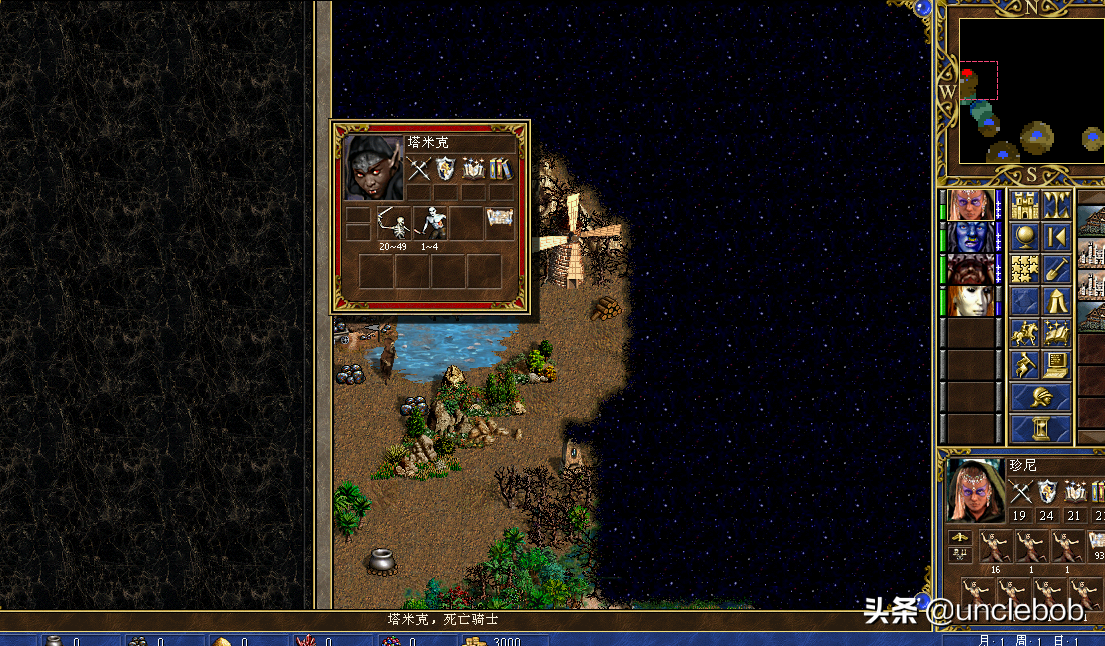Select the purple-masked hero portrait in hero list
Screen dimensions: 1105x646
971,205
